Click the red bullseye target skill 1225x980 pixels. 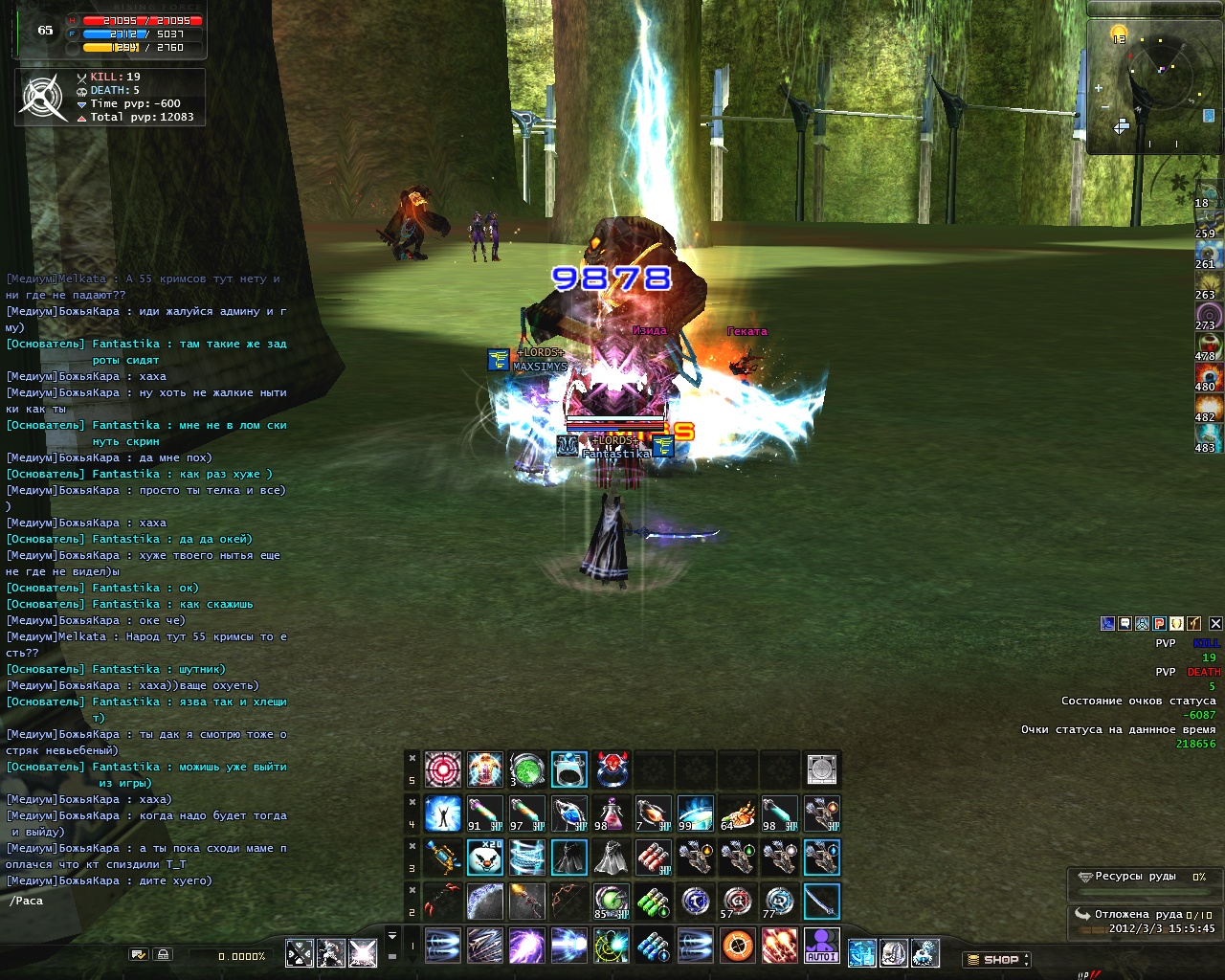pos(443,769)
